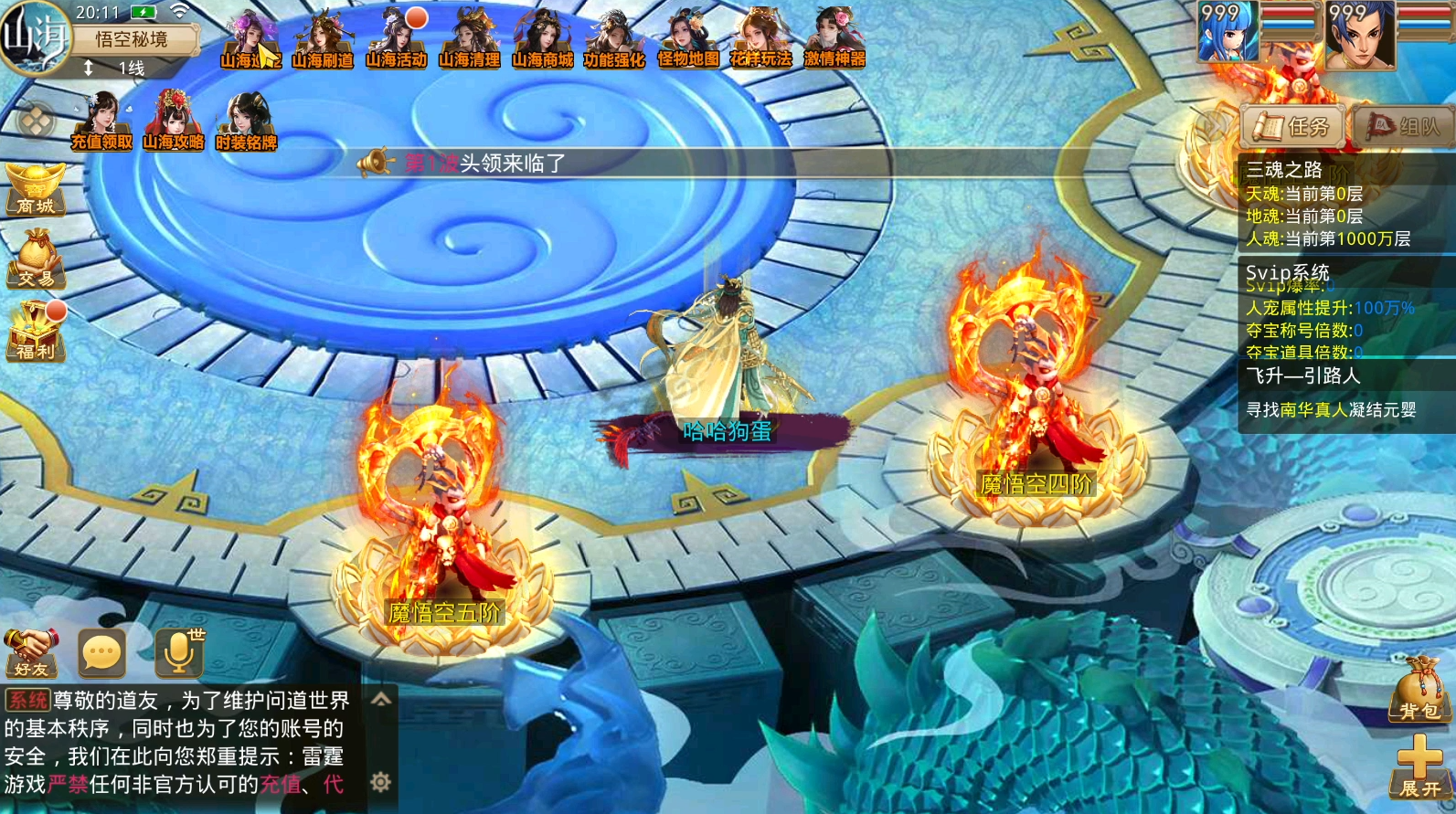Open the 山海攻略 guide icon
This screenshot has width=1456, height=814.
click(173, 122)
